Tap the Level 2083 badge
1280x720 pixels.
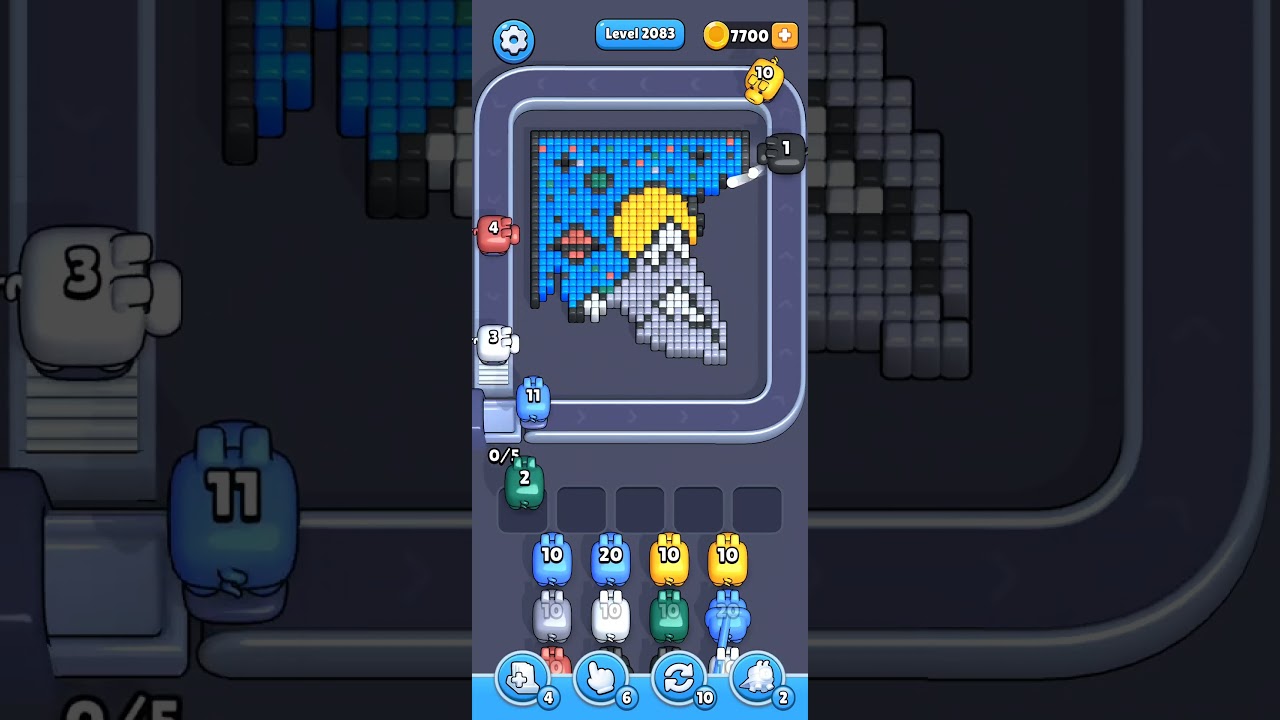click(x=639, y=34)
